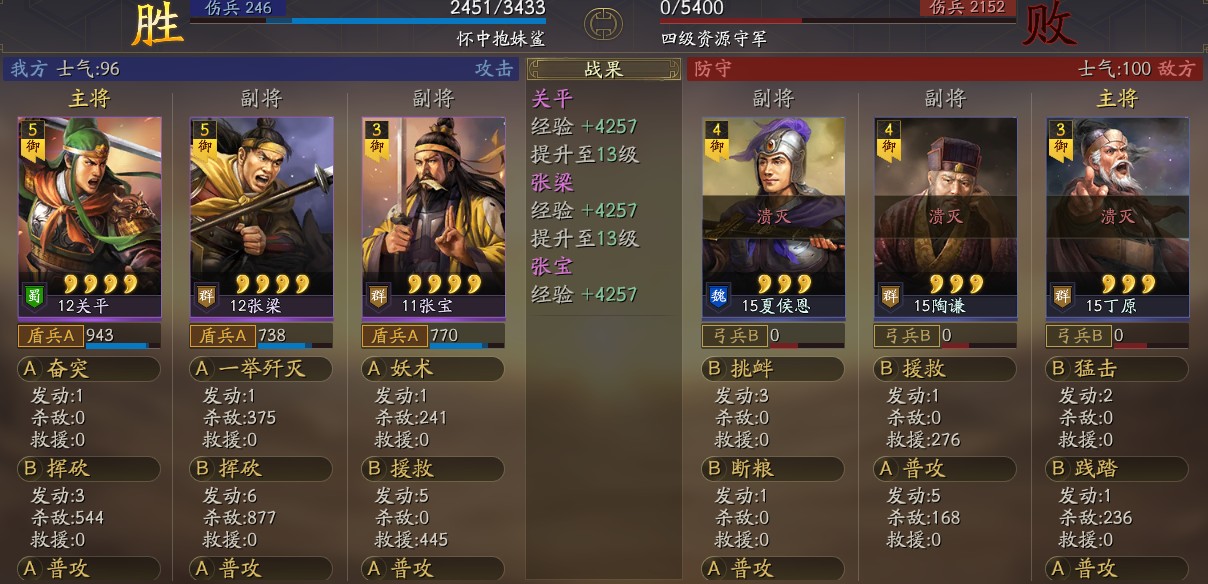The width and height of the screenshot is (1208, 584).
Task: Click the circular emblem between troop counts
Action: [x=603, y=22]
